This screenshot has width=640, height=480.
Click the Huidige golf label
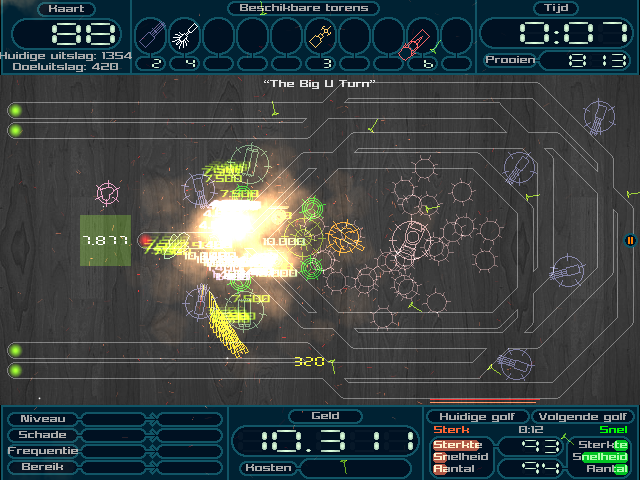click(x=476, y=417)
